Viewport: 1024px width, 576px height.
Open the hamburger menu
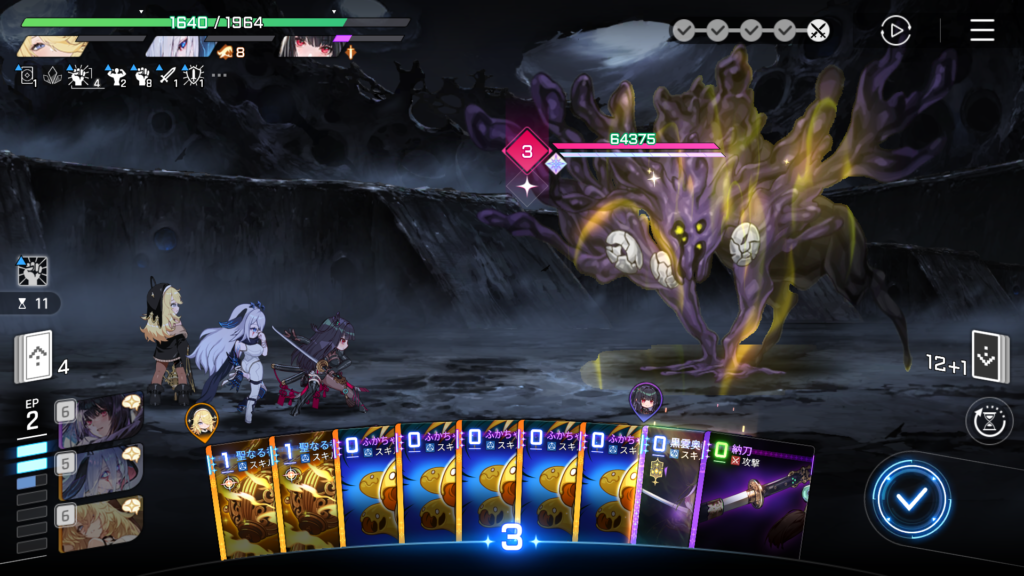click(x=982, y=30)
